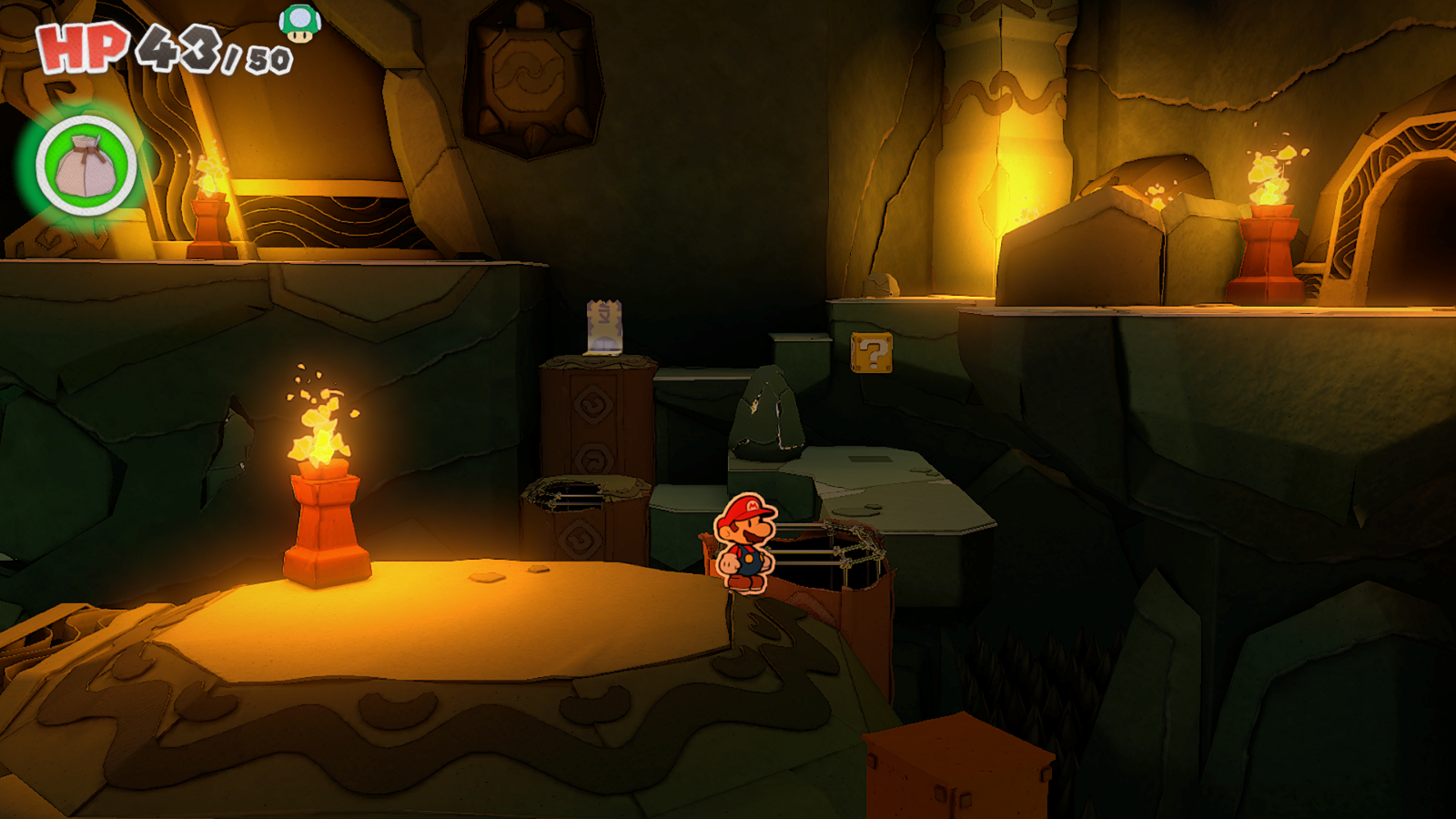The image size is (1456, 819).
Task: Select the green mushroom icon beside HP
Action: pyautogui.click(x=299, y=24)
